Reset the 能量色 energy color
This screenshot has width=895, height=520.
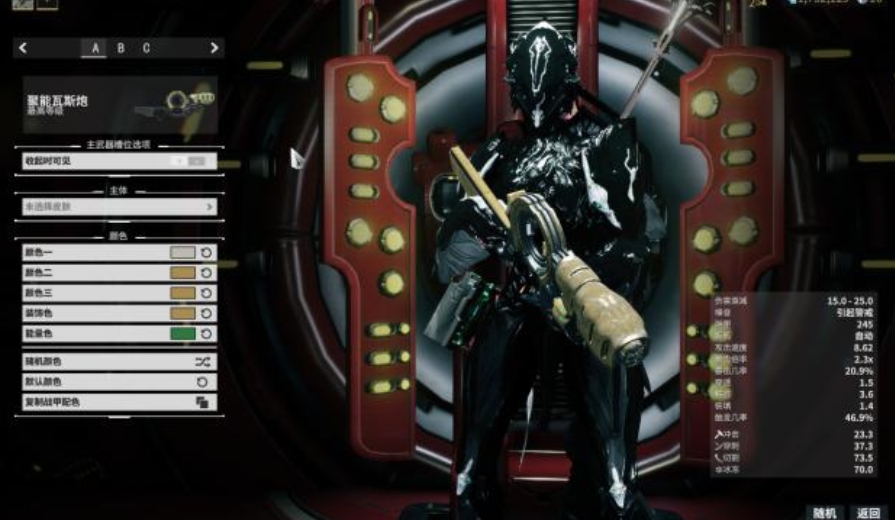click(x=206, y=333)
